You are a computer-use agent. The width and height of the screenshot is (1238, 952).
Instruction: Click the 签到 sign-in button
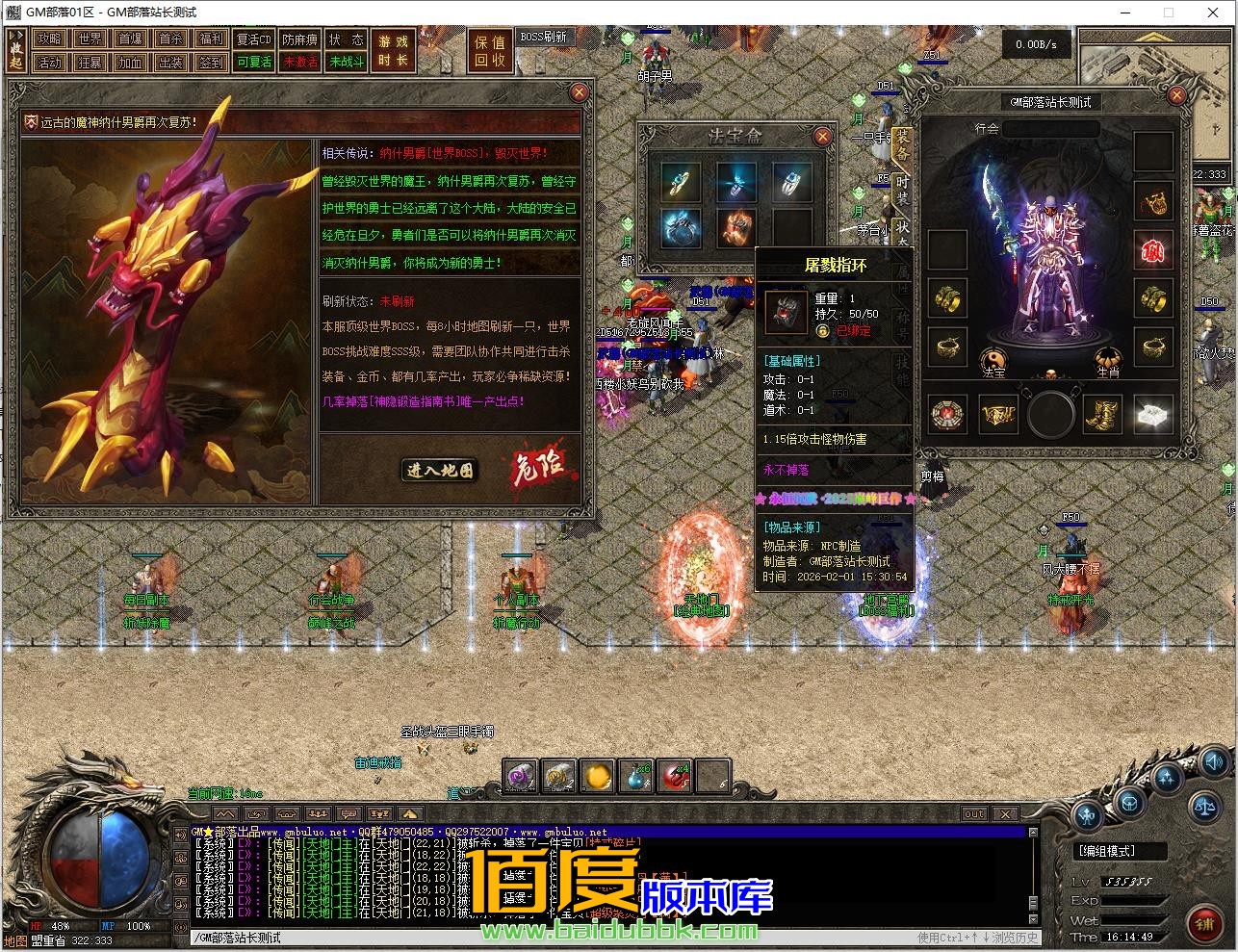click(x=211, y=62)
